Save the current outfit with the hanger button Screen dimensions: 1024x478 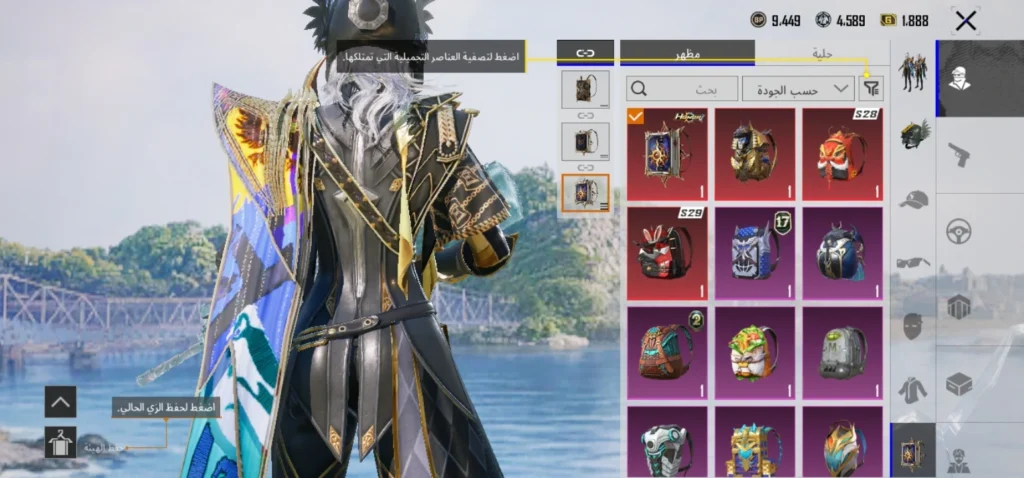[x=60, y=441]
